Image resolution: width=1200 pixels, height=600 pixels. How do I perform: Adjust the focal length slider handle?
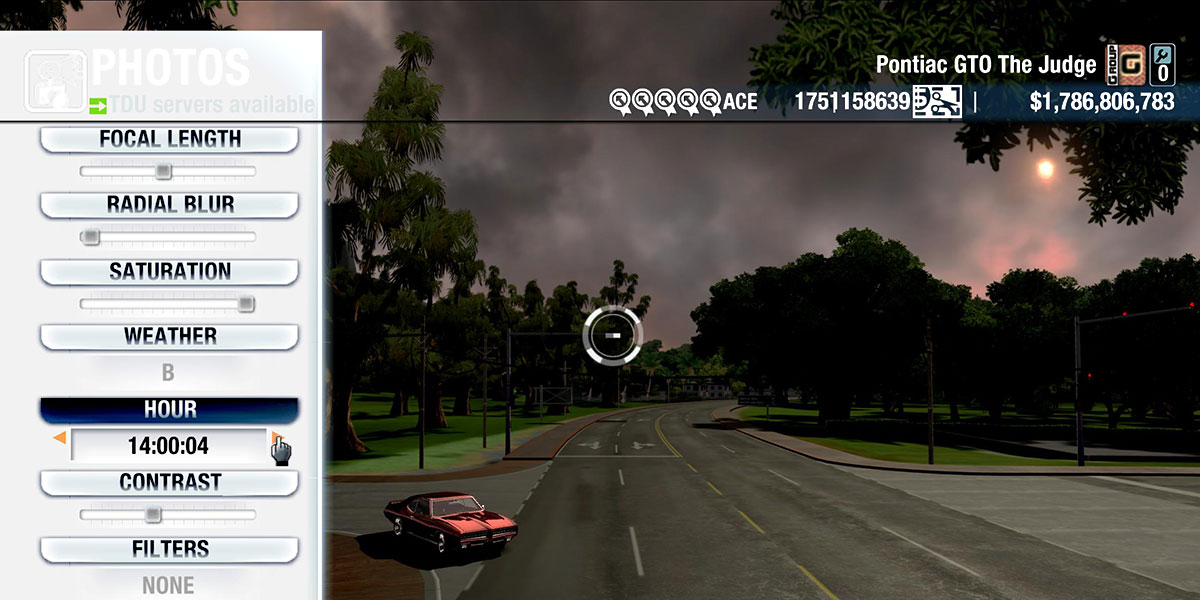pos(163,172)
